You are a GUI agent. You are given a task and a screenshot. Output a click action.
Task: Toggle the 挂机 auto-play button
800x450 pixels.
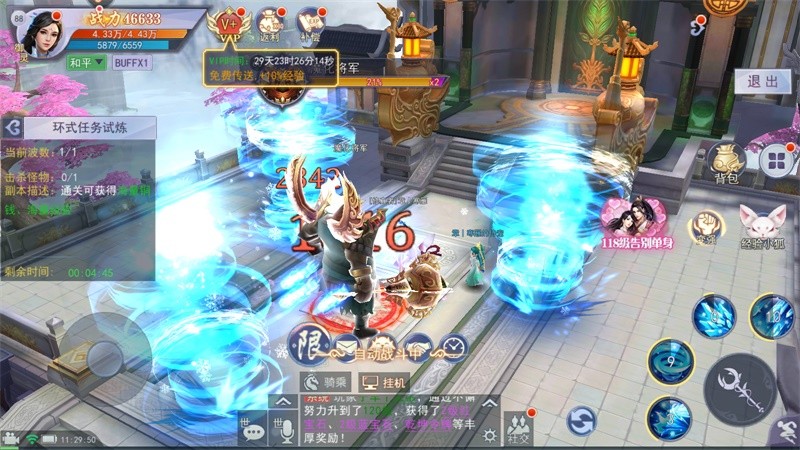tap(385, 382)
